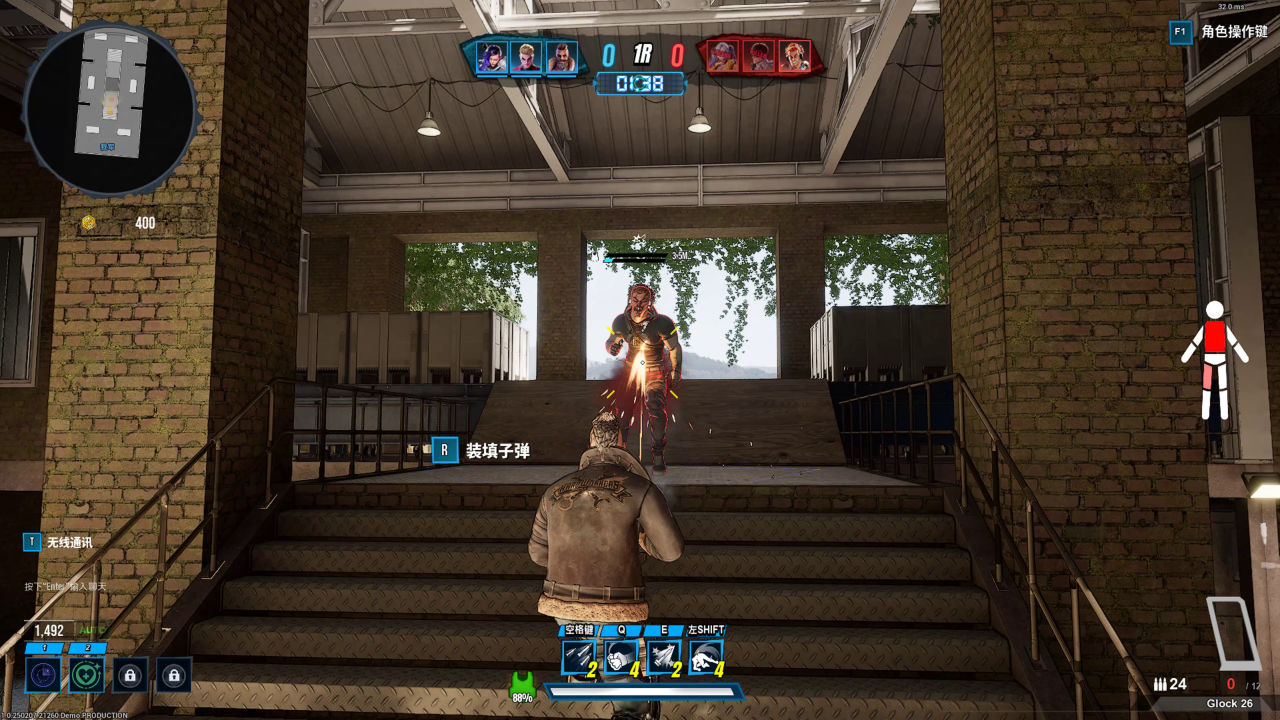The width and height of the screenshot is (1280, 720).
Task: Select the bearded teammate portrait
Action: pyautogui.click(x=561, y=57)
